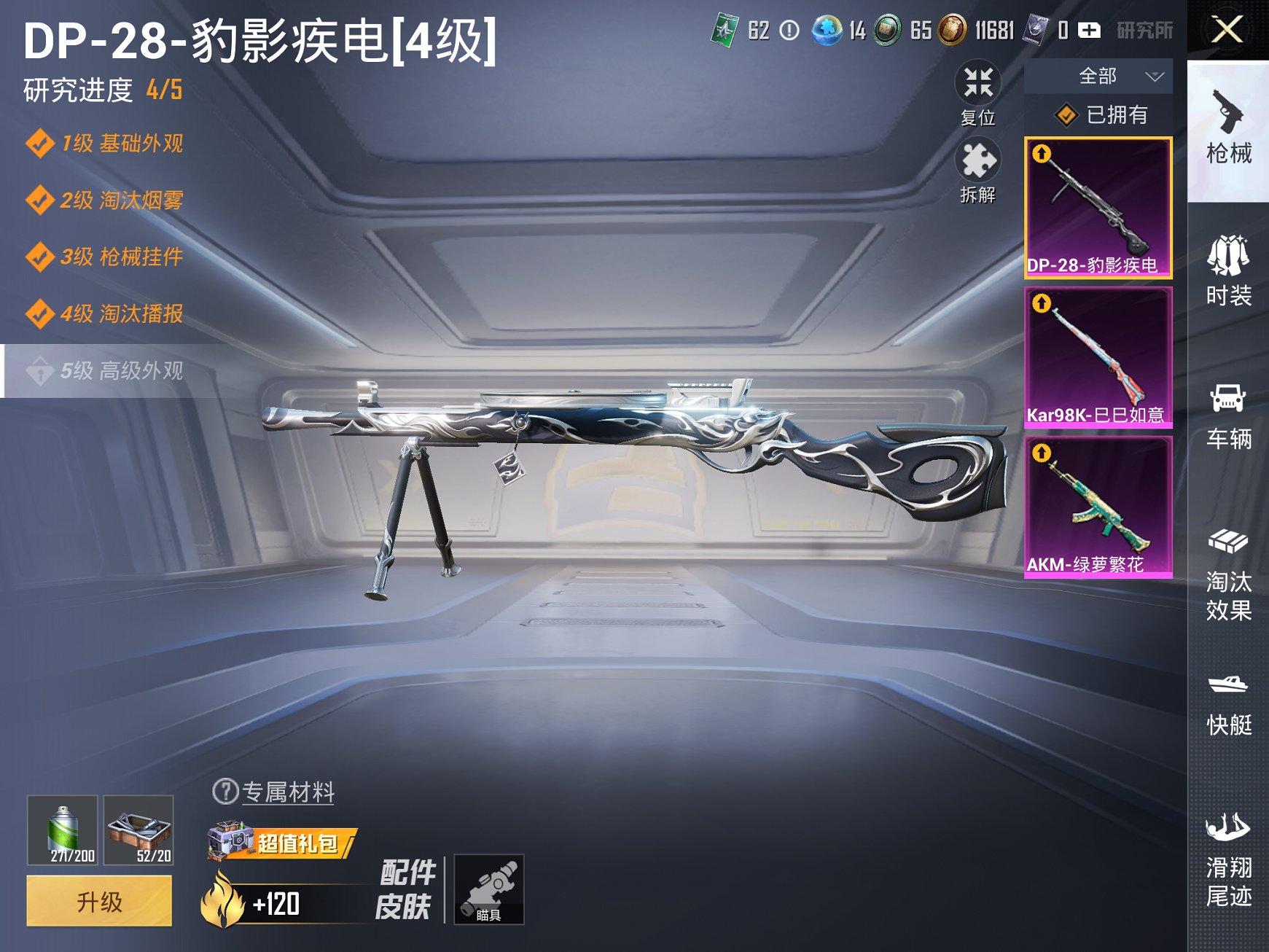Select the 5级 高级外观 locked level entry
Screen dimensions: 1269x952
[x=109, y=372]
